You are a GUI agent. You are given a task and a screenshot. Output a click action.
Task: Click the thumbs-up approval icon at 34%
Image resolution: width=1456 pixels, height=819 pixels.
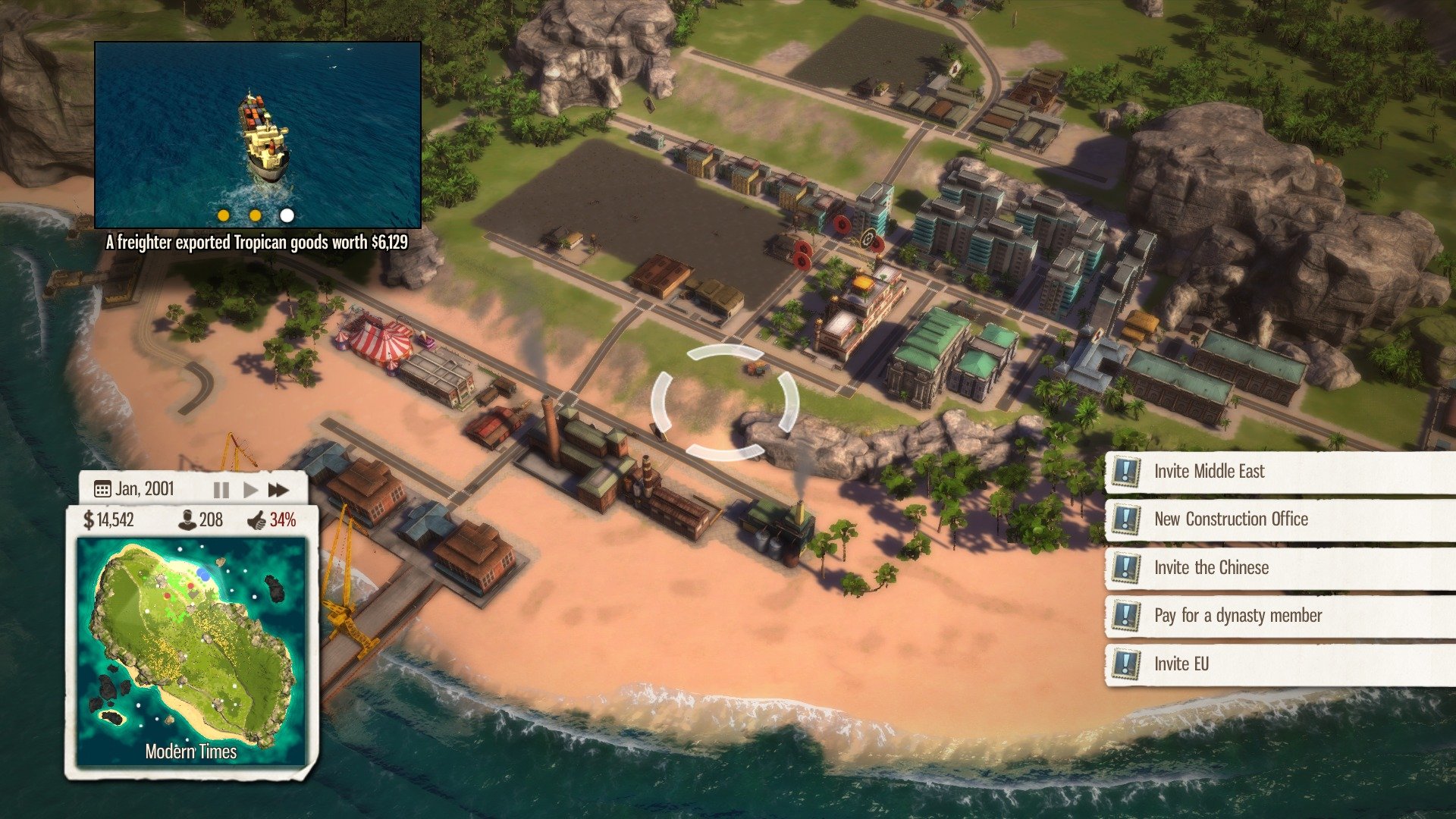[x=260, y=520]
